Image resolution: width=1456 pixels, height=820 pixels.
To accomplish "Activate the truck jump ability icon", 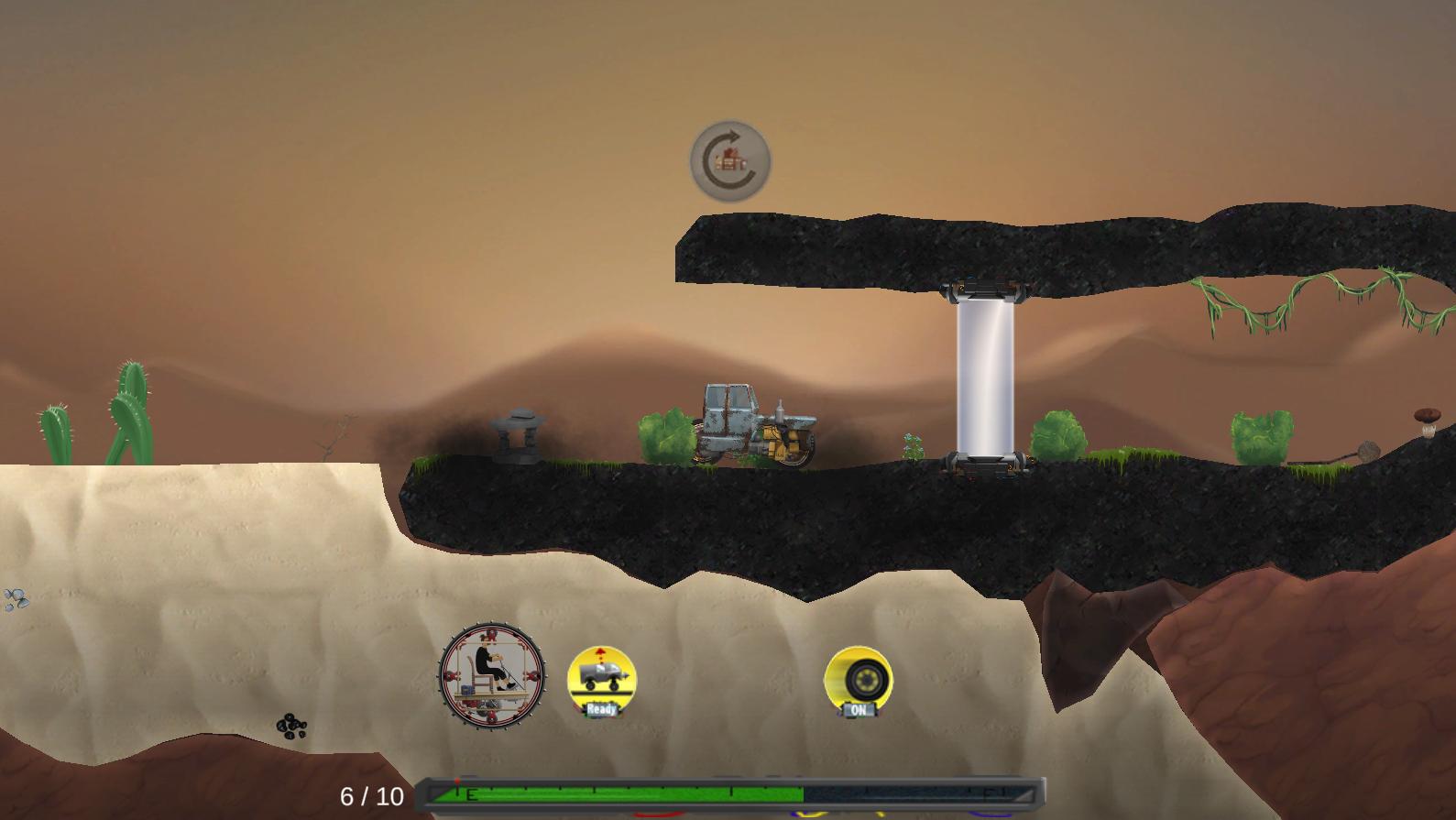I will [x=599, y=676].
